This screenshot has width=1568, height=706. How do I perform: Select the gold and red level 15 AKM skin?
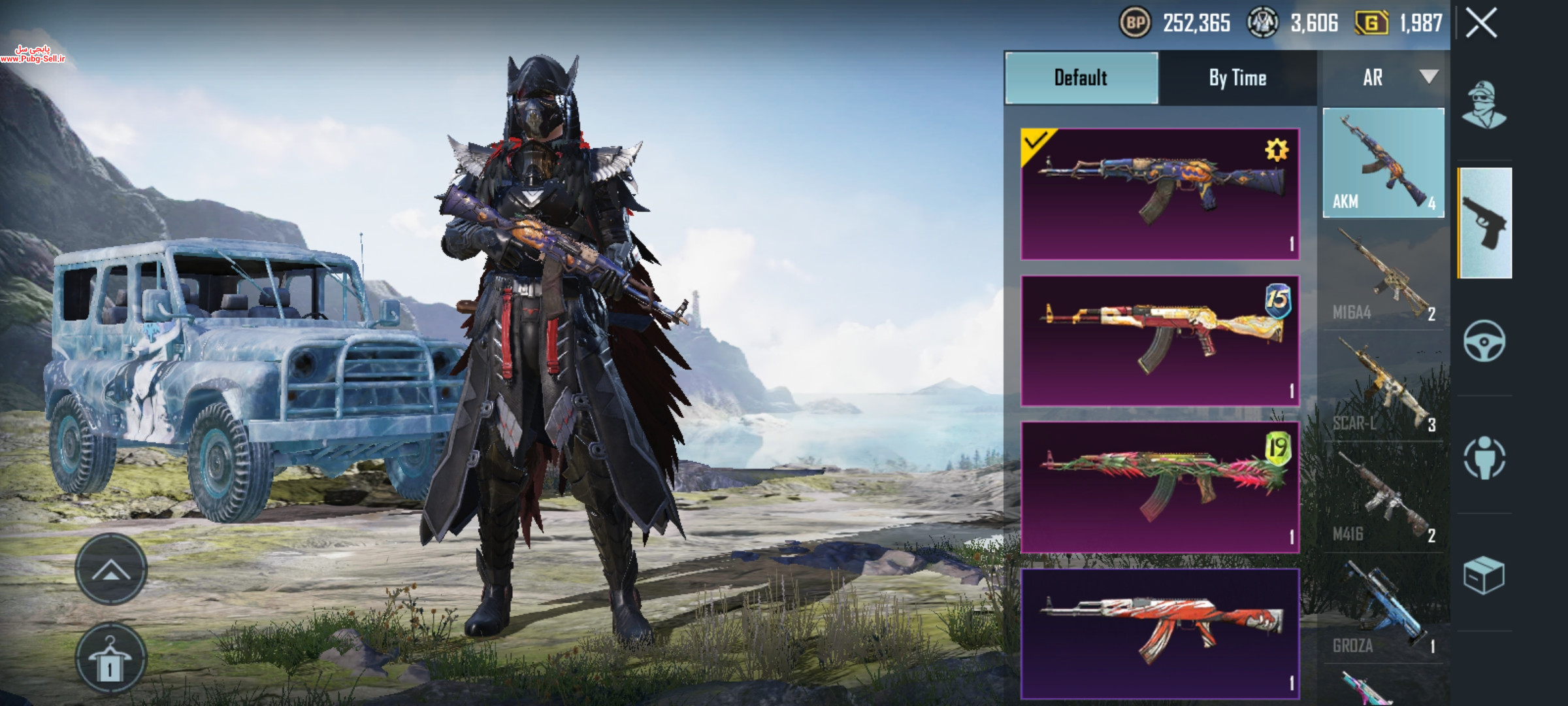[x=1160, y=341]
